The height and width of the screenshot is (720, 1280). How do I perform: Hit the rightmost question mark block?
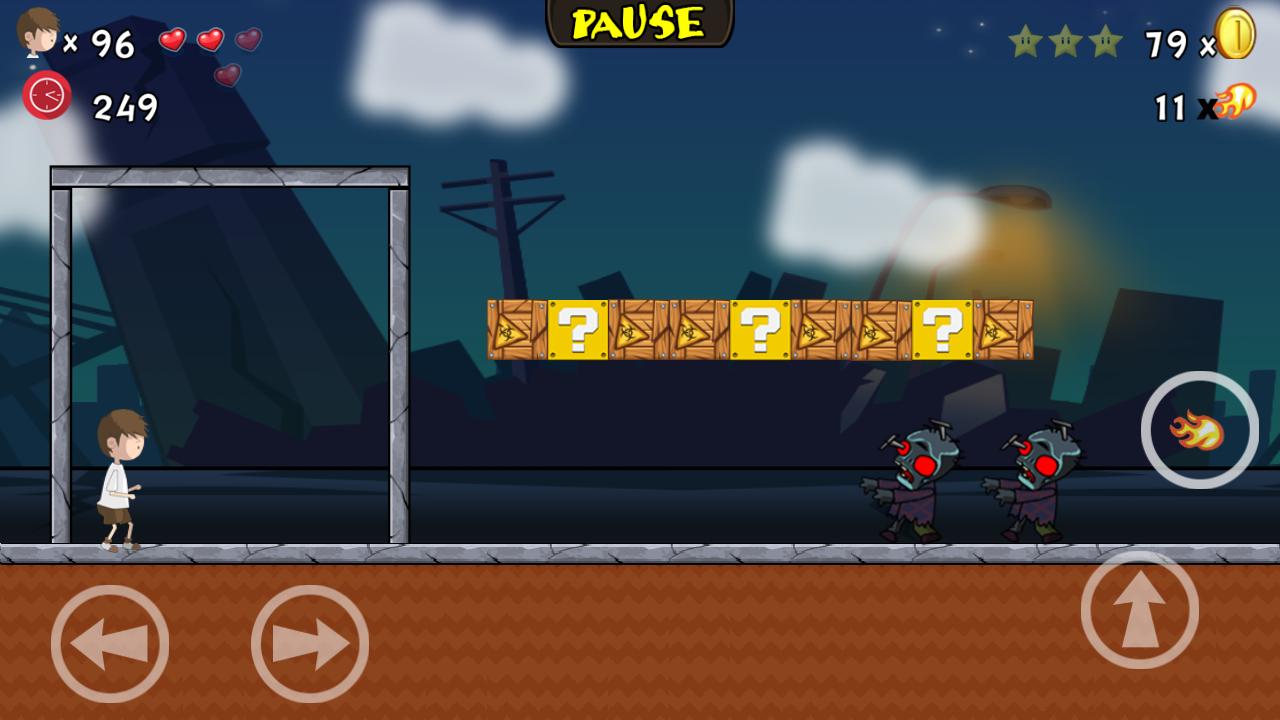point(940,330)
